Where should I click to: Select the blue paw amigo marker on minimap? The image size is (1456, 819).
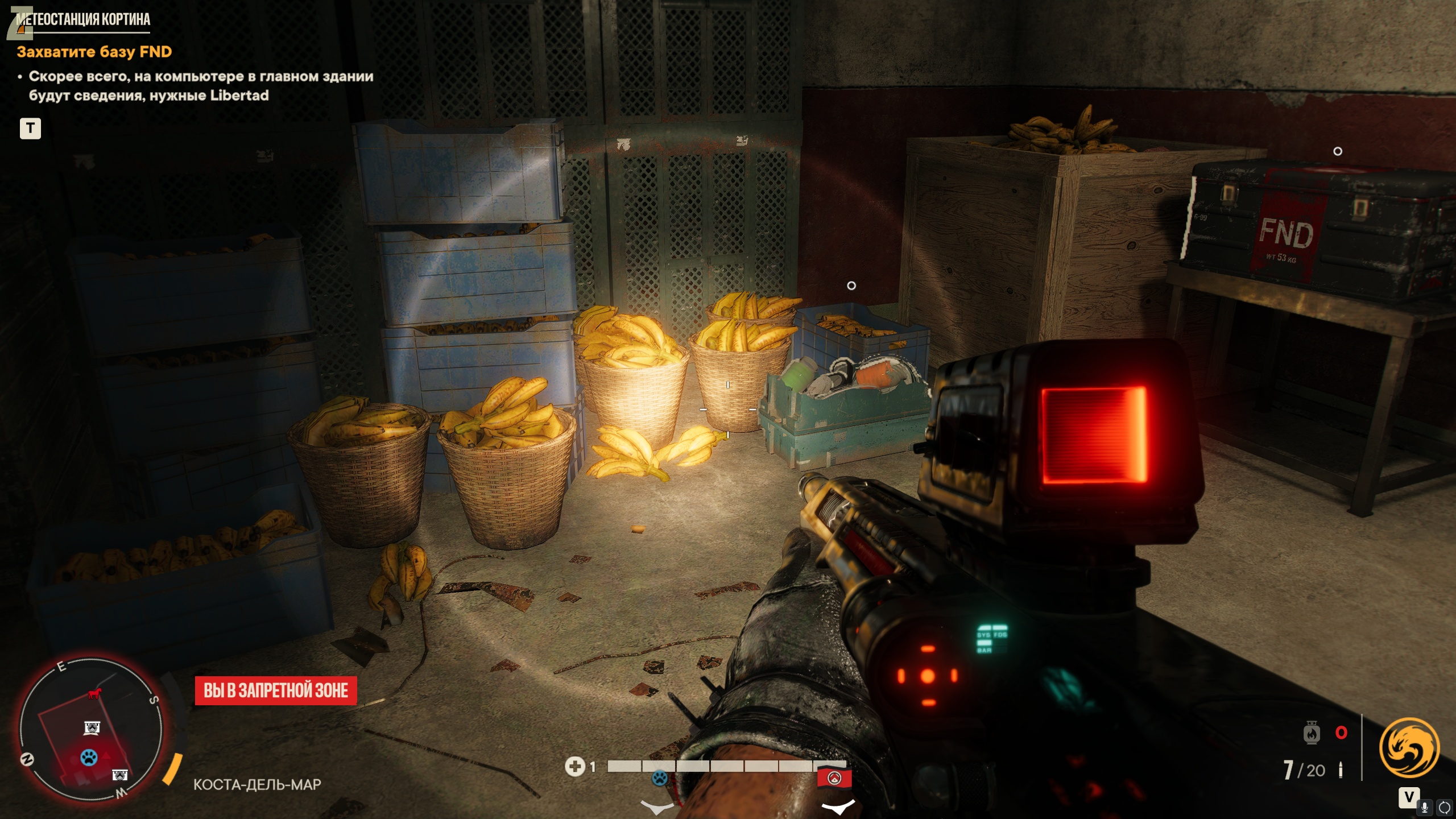click(89, 757)
